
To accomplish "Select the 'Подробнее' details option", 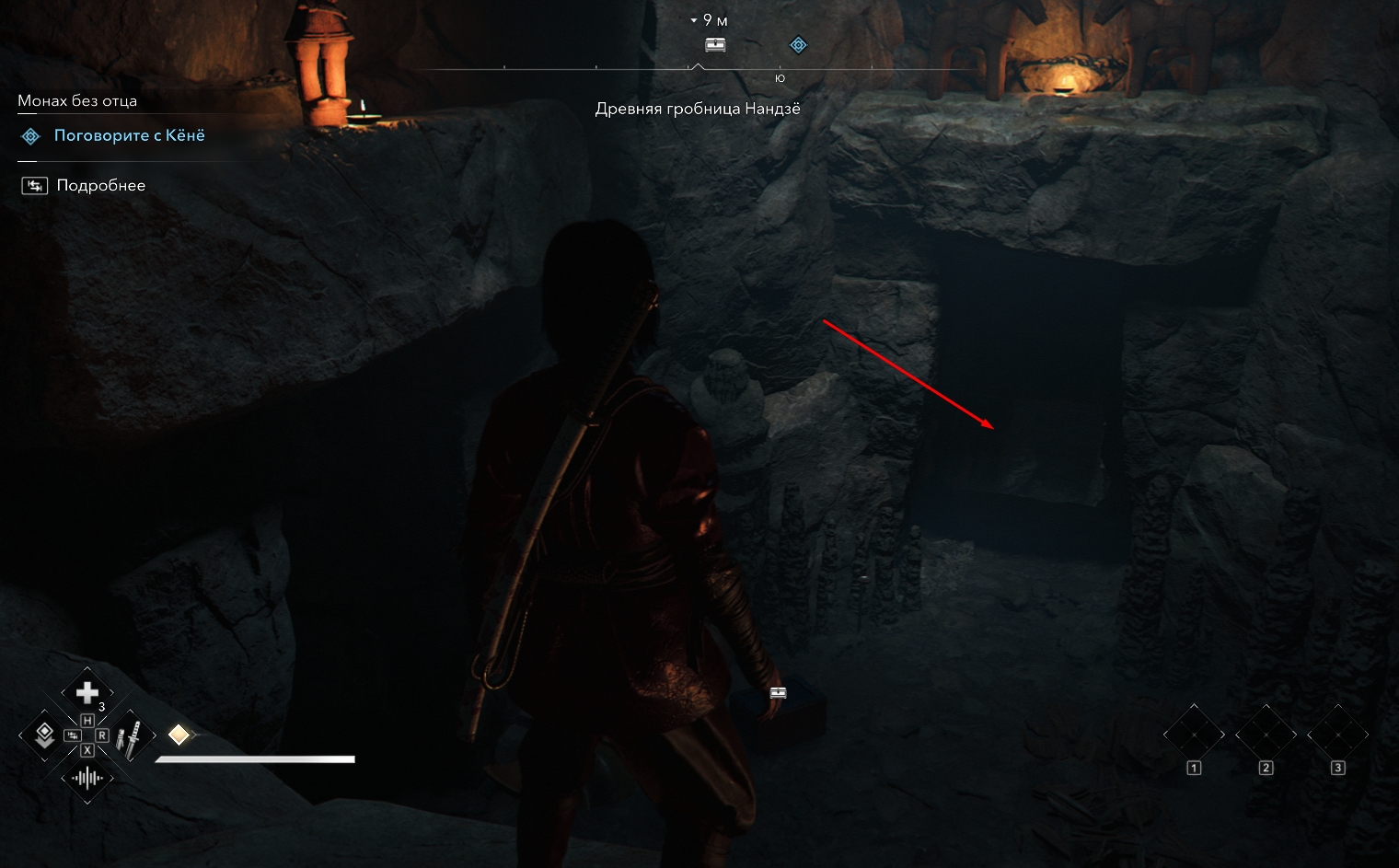I will 100,186.
